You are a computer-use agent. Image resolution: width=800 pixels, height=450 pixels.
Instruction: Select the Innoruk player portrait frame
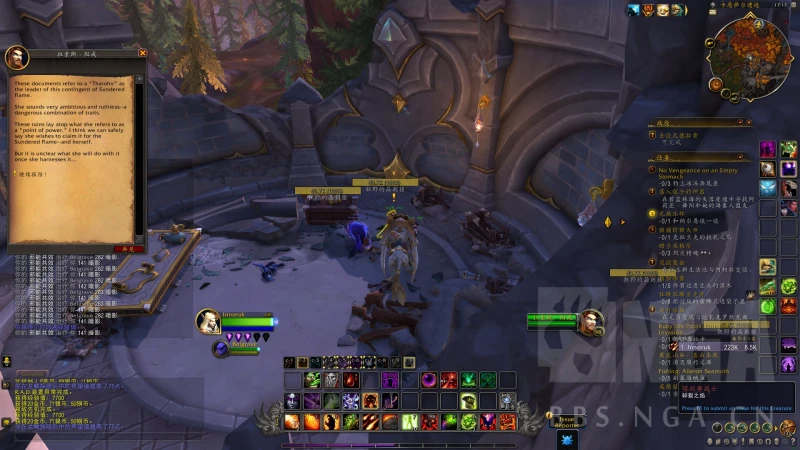(208, 321)
